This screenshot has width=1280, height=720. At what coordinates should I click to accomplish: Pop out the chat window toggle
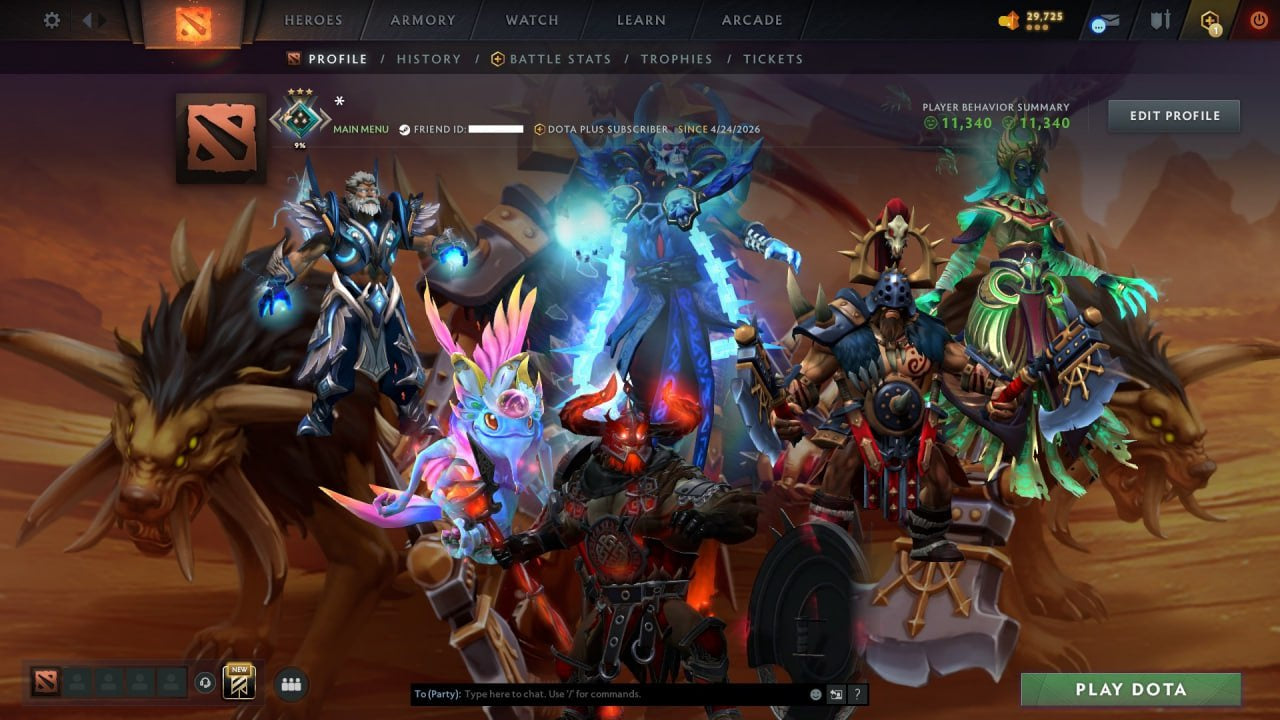pos(836,693)
